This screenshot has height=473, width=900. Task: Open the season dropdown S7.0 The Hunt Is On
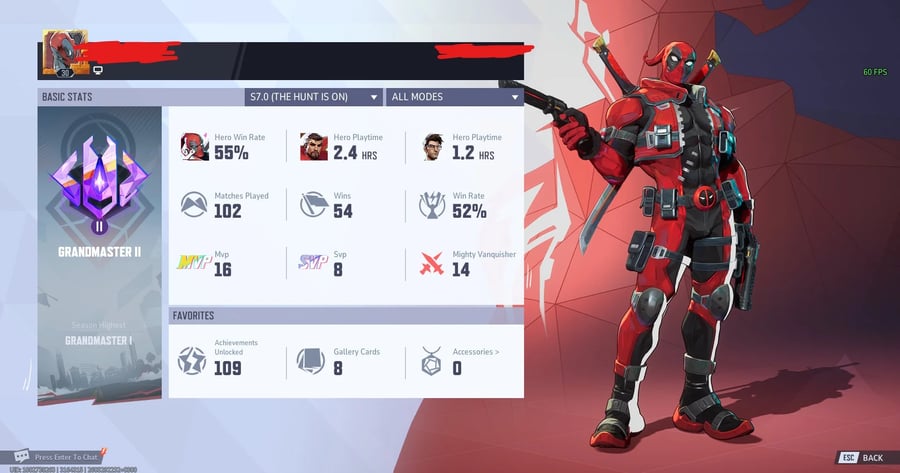(x=313, y=97)
